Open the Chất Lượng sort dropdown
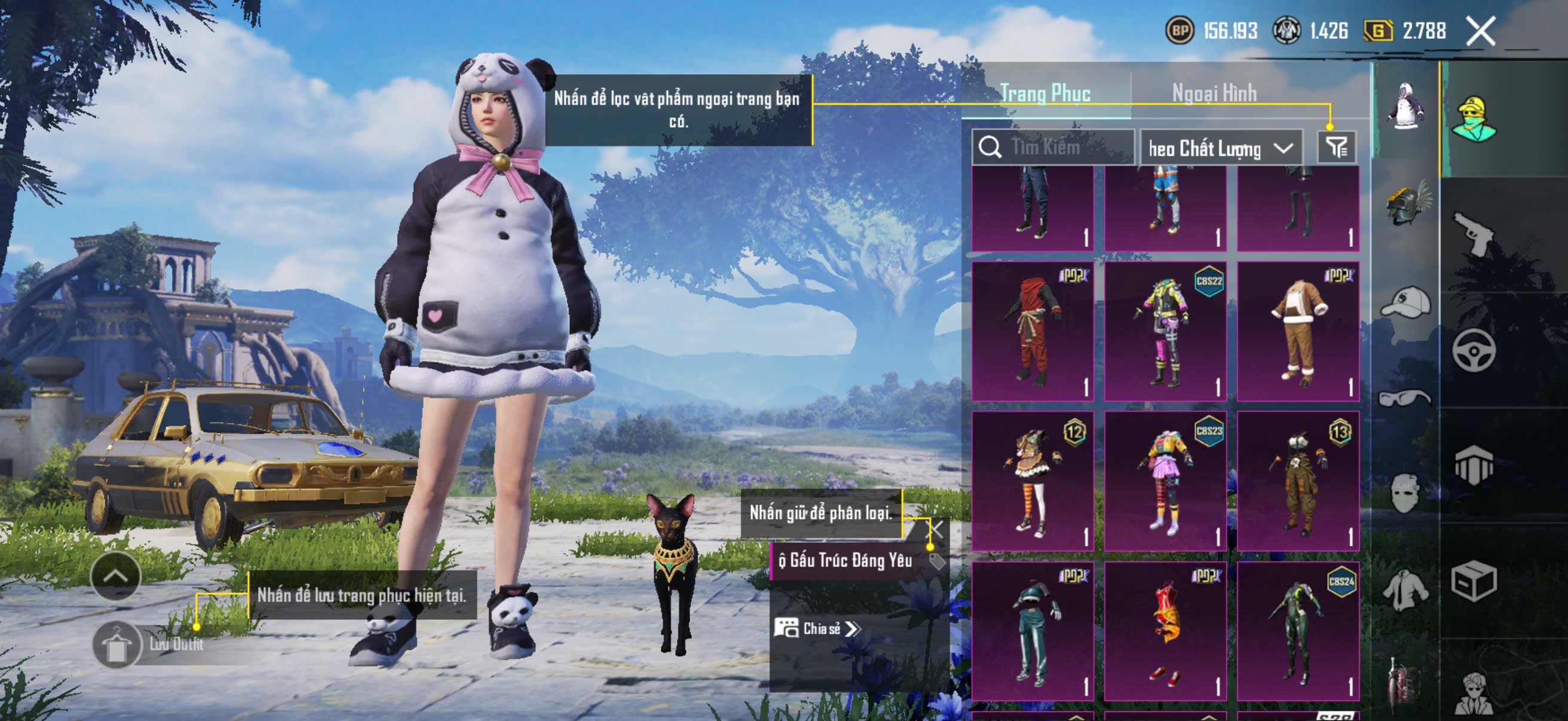The height and width of the screenshot is (721, 1568). pos(1221,148)
